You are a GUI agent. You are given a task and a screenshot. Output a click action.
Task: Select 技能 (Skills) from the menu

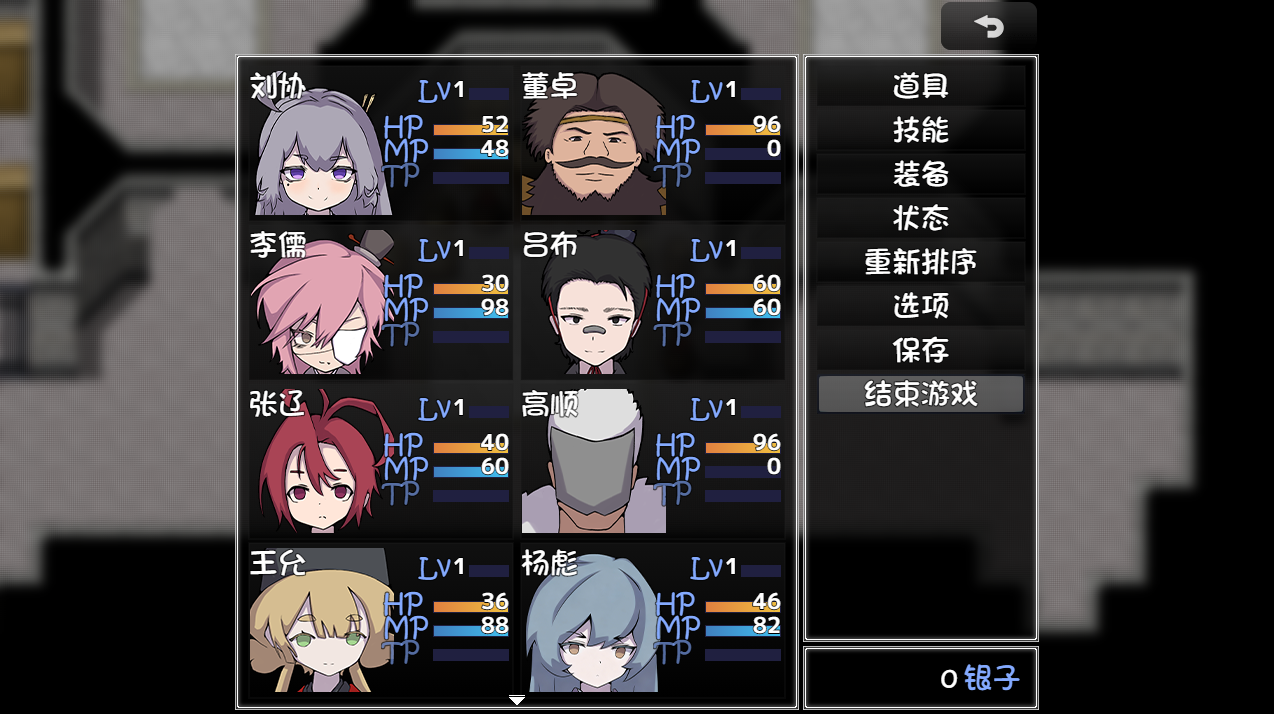click(920, 130)
